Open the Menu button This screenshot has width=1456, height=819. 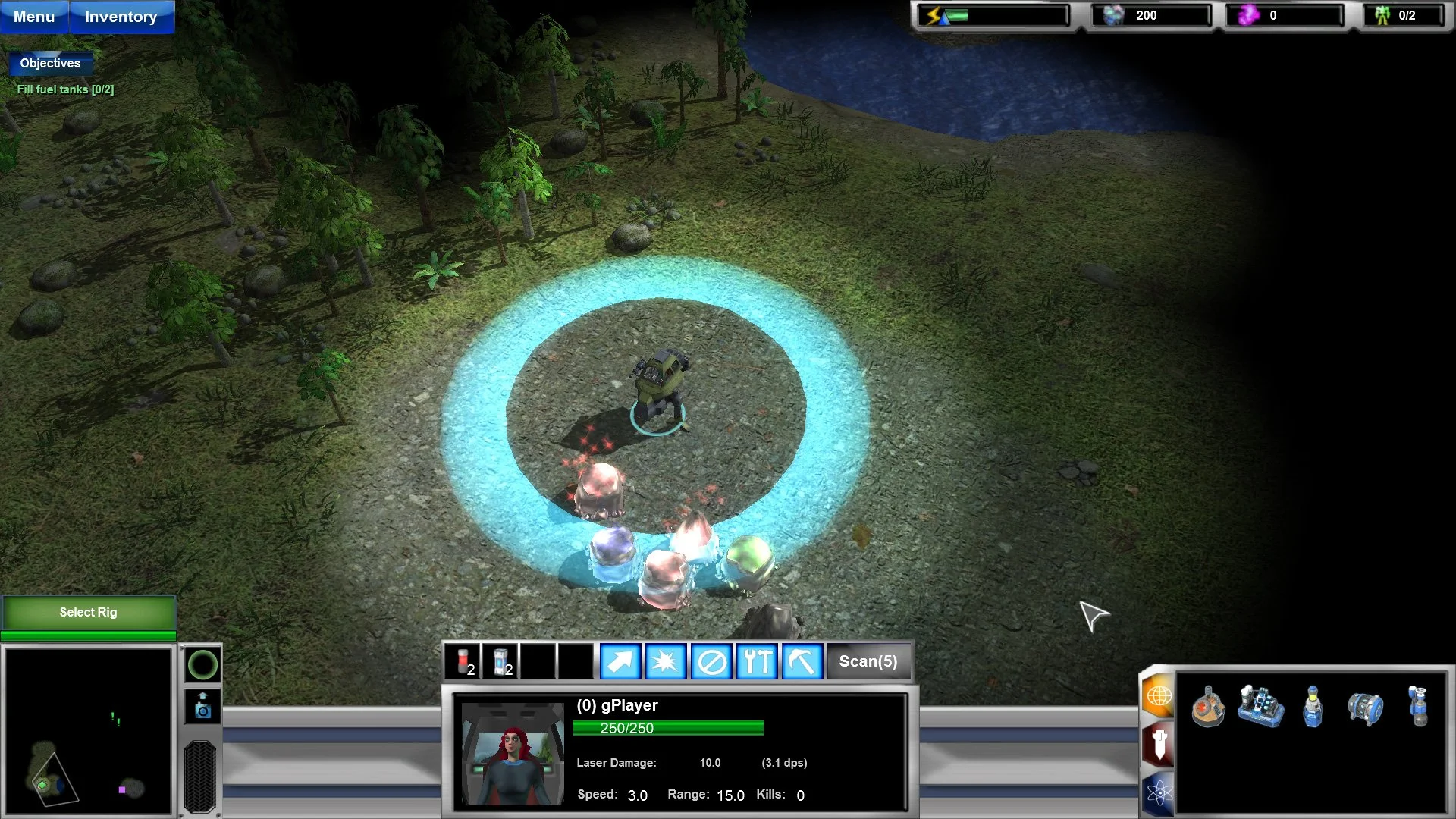click(x=34, y=17)
